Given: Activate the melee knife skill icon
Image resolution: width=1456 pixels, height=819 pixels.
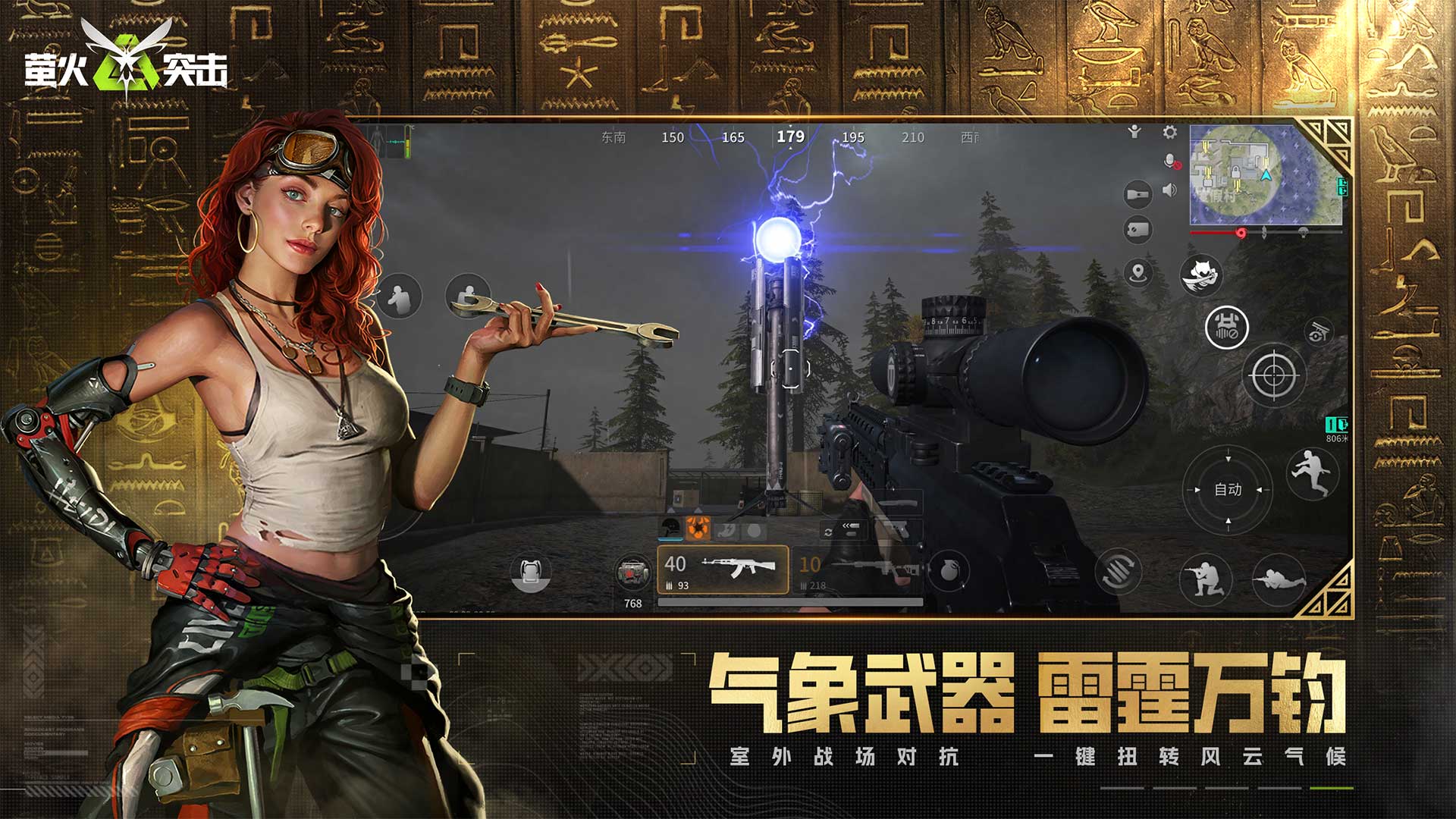Looking at the screenshot, I should point(1199,274).
